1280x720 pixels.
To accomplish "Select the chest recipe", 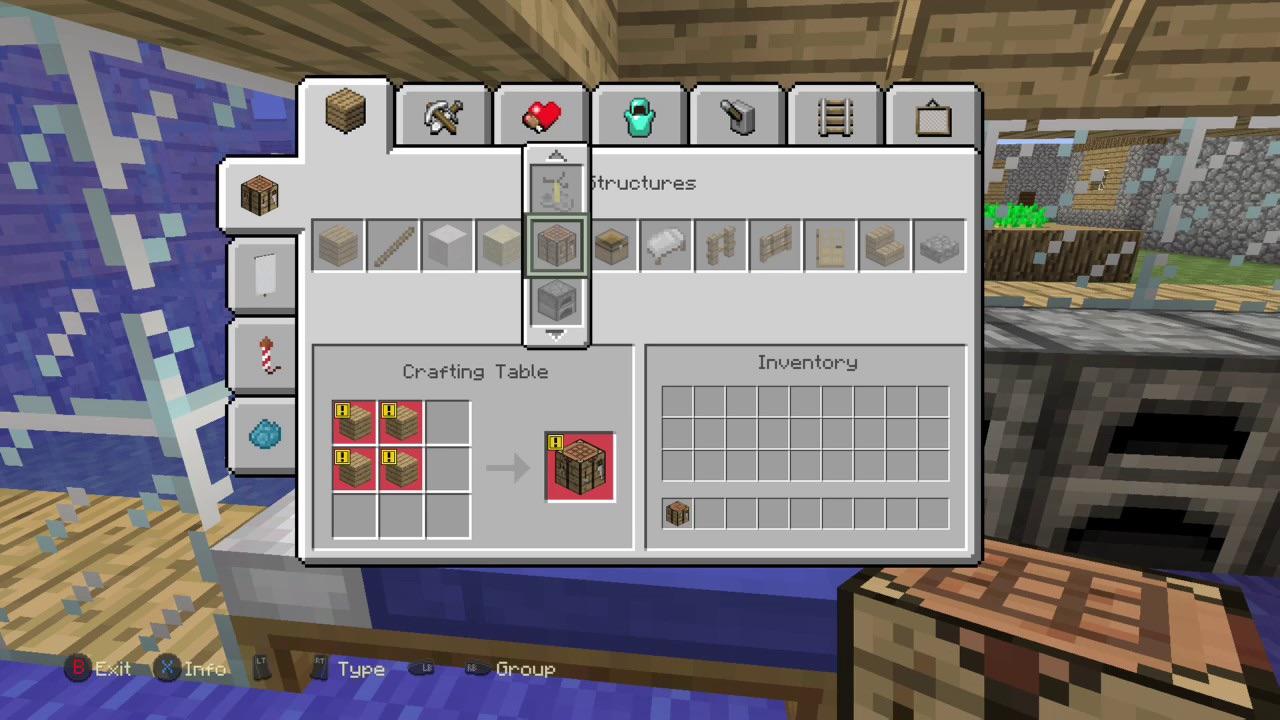I will click(x=611, y=245).
